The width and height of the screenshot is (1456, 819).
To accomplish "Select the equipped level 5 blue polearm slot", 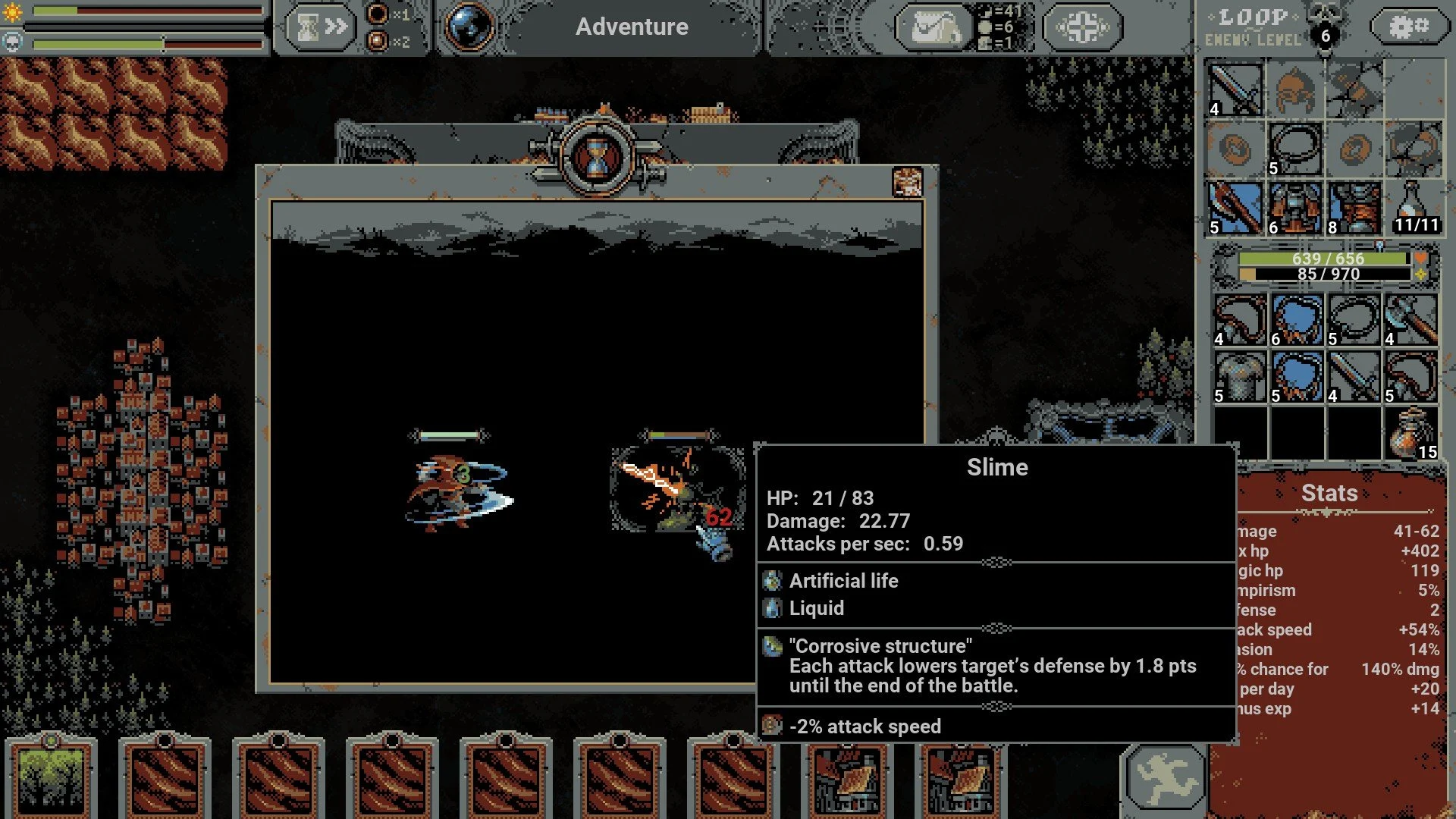I will [x=1235, y=208].
